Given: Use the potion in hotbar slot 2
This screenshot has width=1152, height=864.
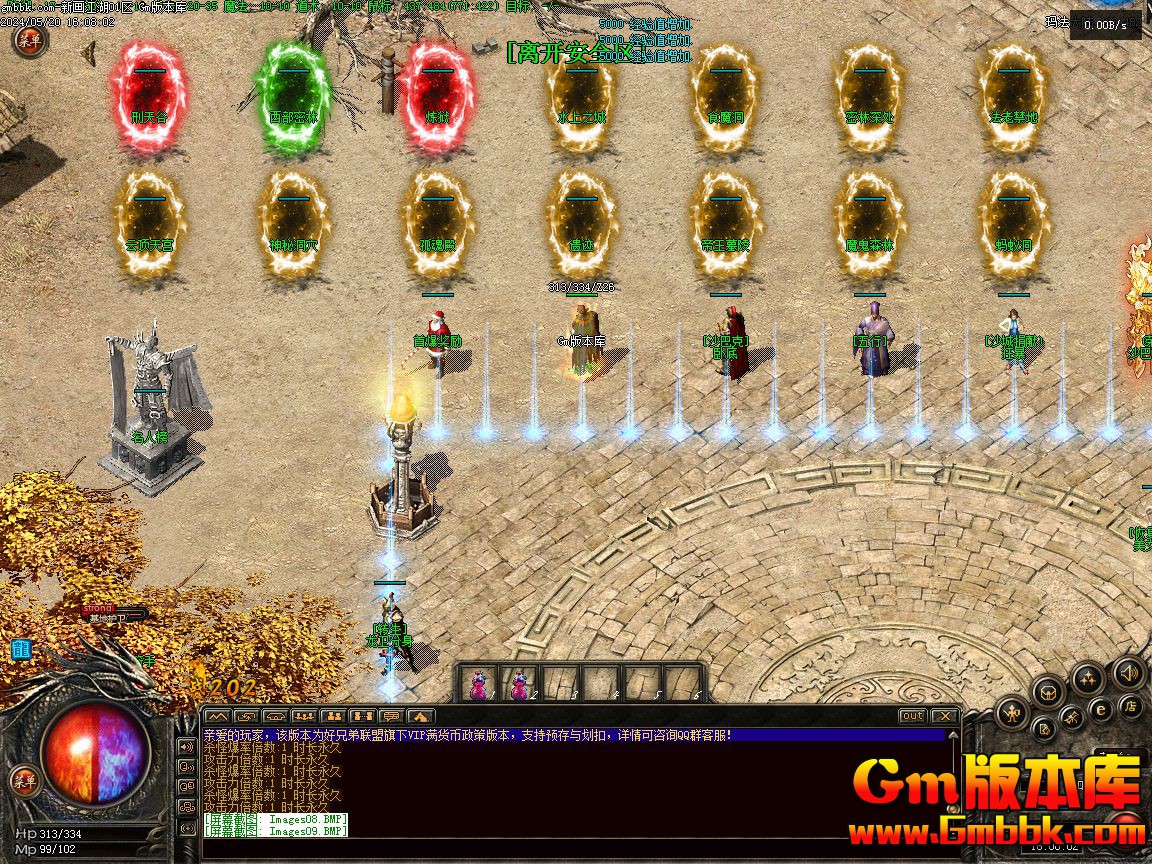Looking at the screenshot, I should pyautogui.click(x=518, y=685).
